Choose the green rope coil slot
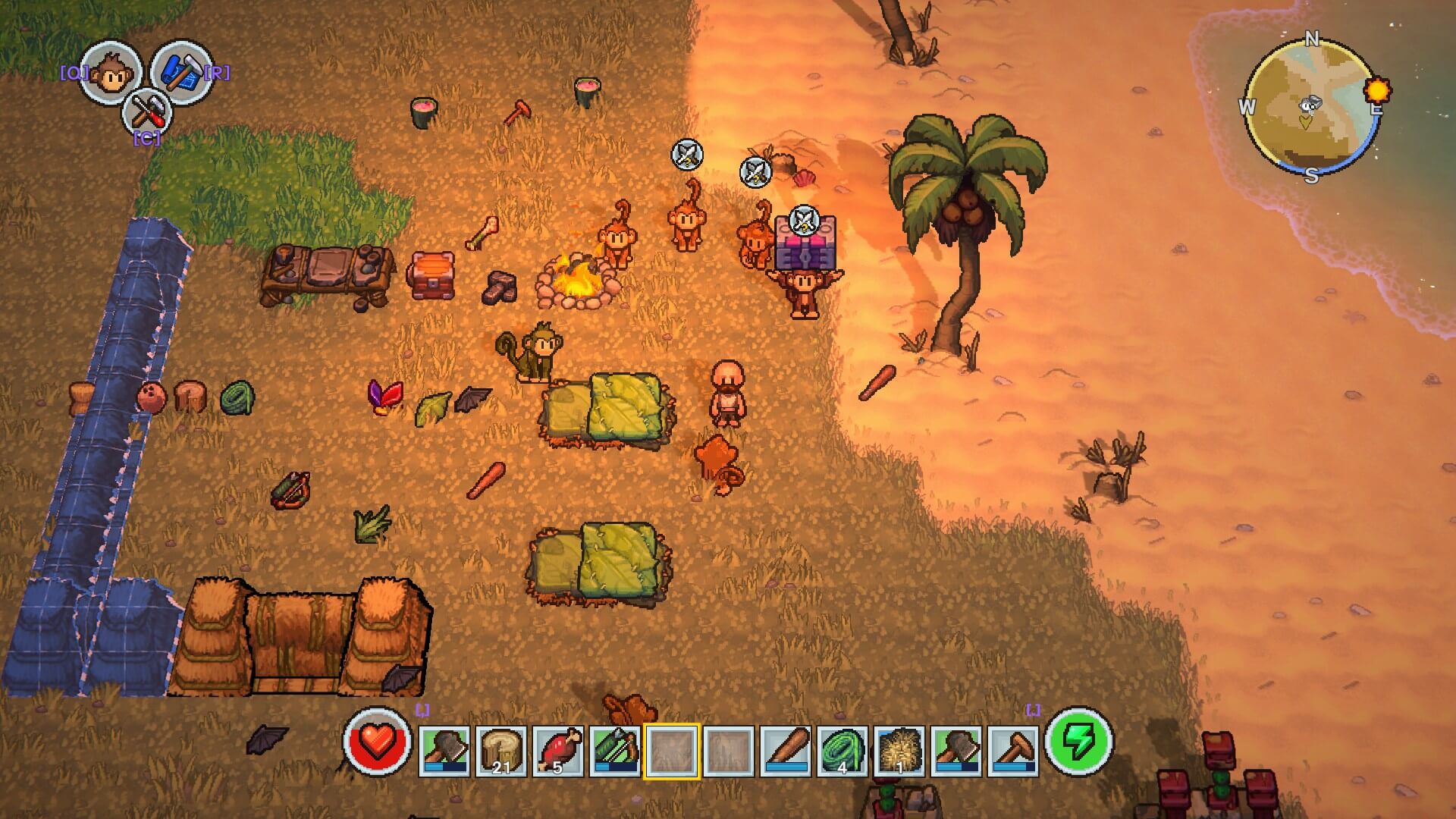Viewport: 1456px width, 819px height. [x=843, y=751]
